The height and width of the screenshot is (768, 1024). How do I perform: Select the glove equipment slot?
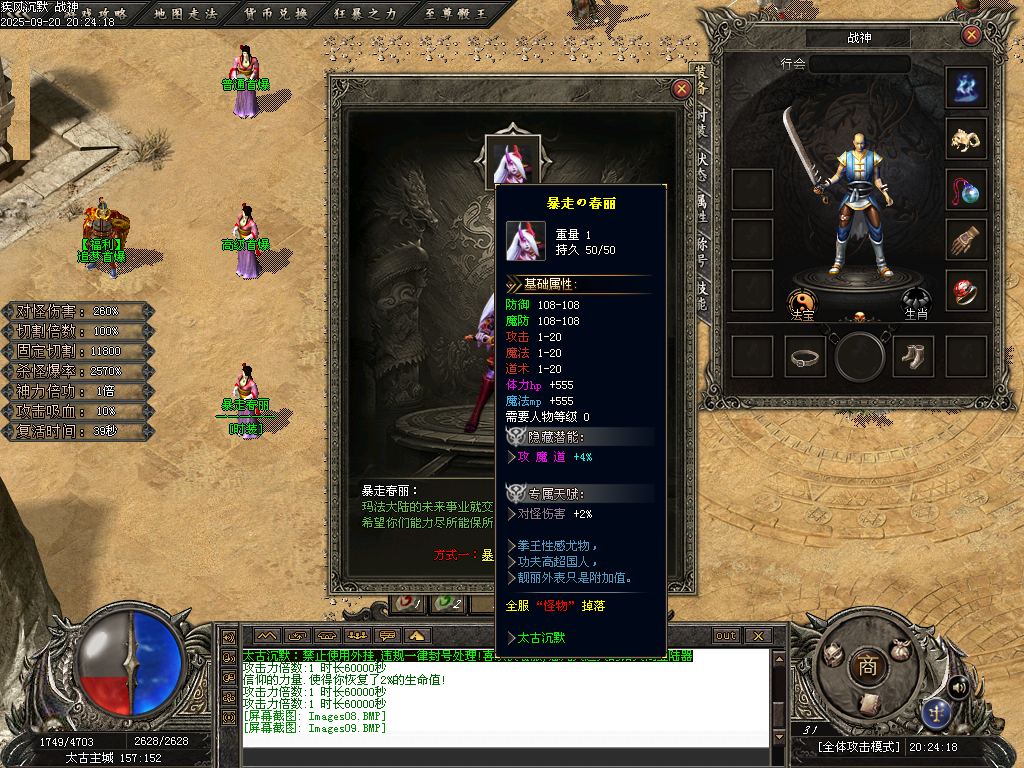coord(966,240)
